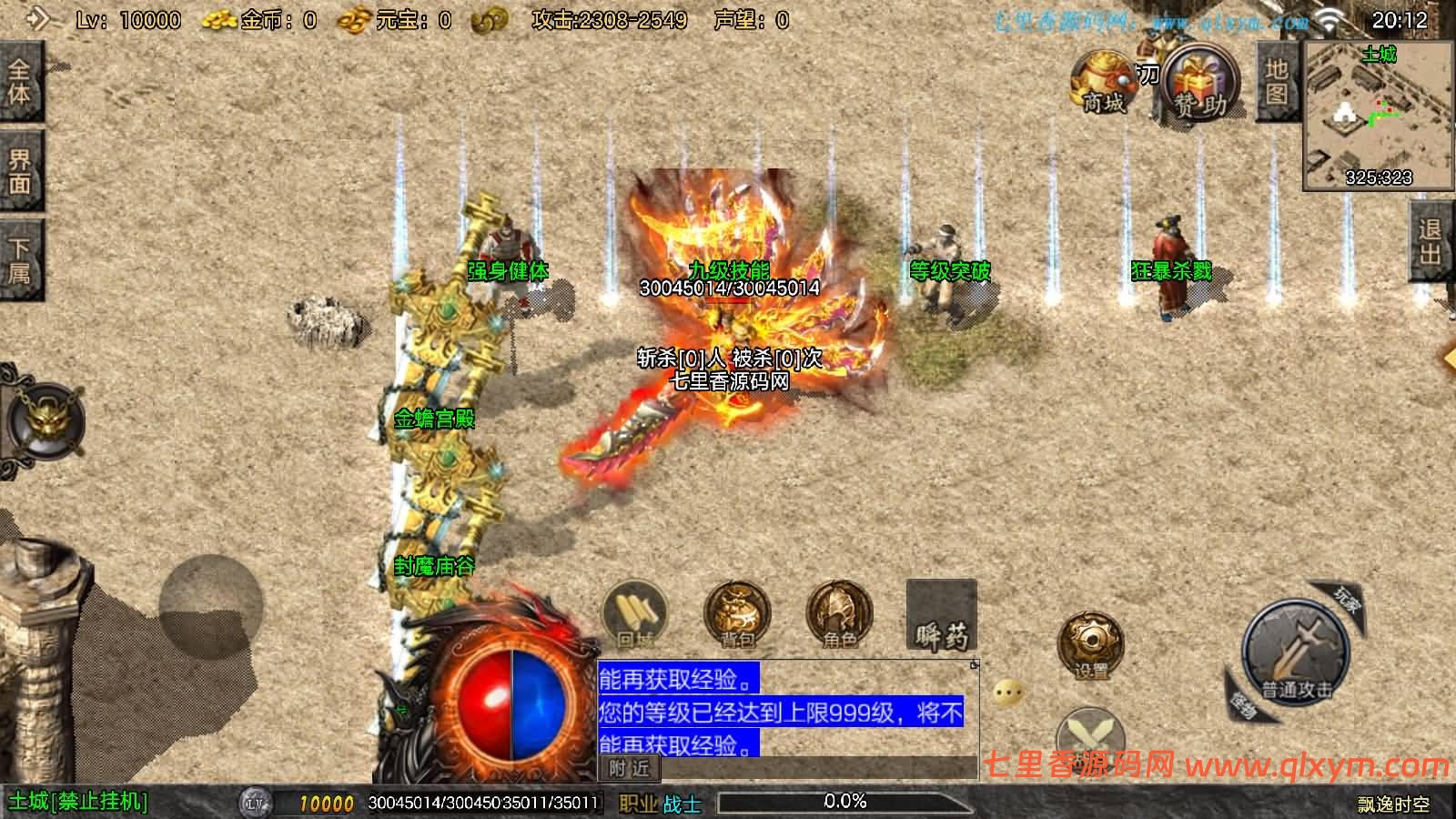Tap the crossed swords button
The width and height of the screenshot is (1456, 819).
coord(1090,733)
